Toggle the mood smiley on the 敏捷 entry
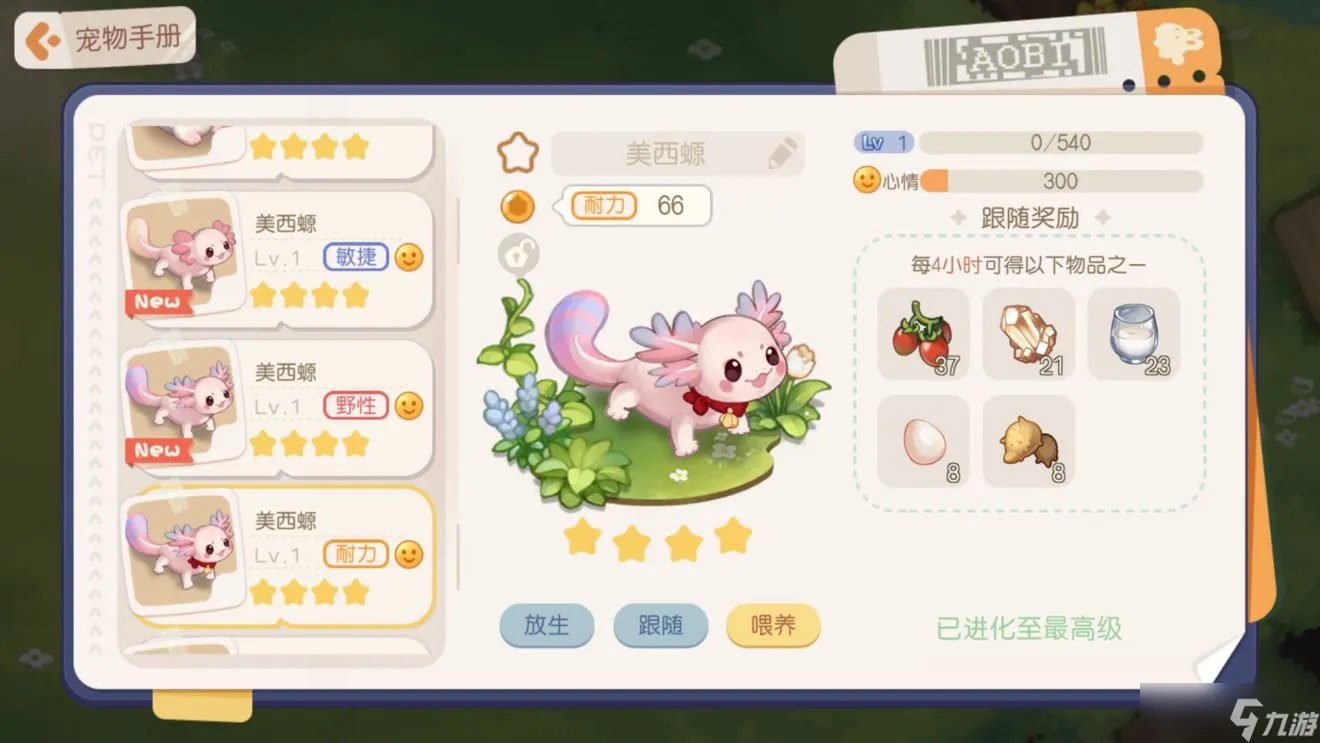1320x743 pixels. pos(407,258)
